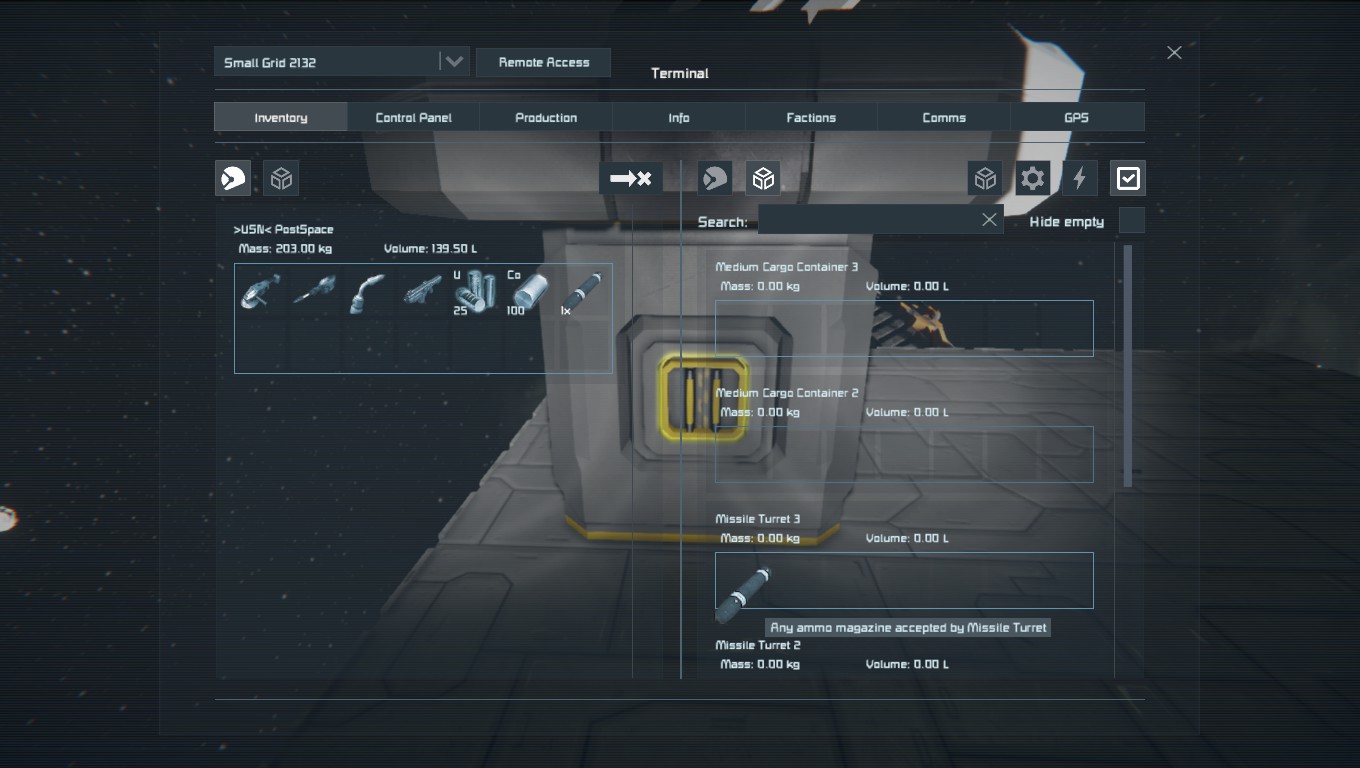Select the 25 uranium ingots stack
The height and width of the screenshot is (768, 1360).
click(x=475, y=292)
